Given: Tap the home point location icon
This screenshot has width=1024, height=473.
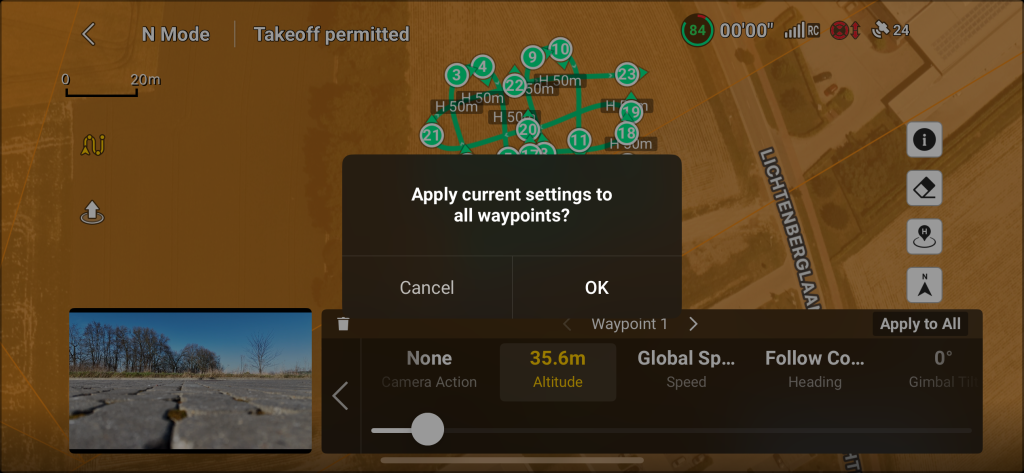Looking at the screenshot, I should tap(924, 237).
